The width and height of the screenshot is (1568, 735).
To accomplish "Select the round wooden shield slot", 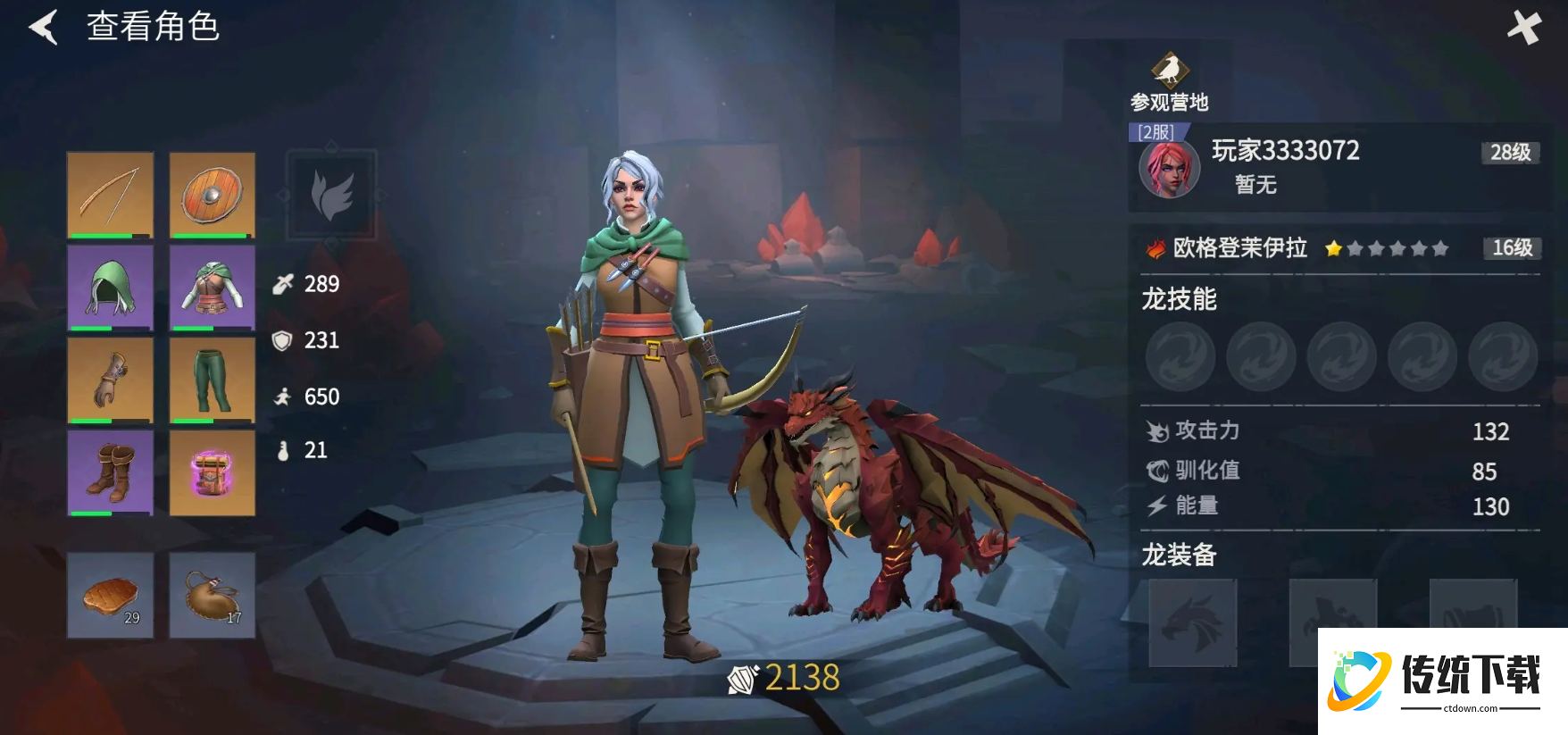I will coord(213,195).
